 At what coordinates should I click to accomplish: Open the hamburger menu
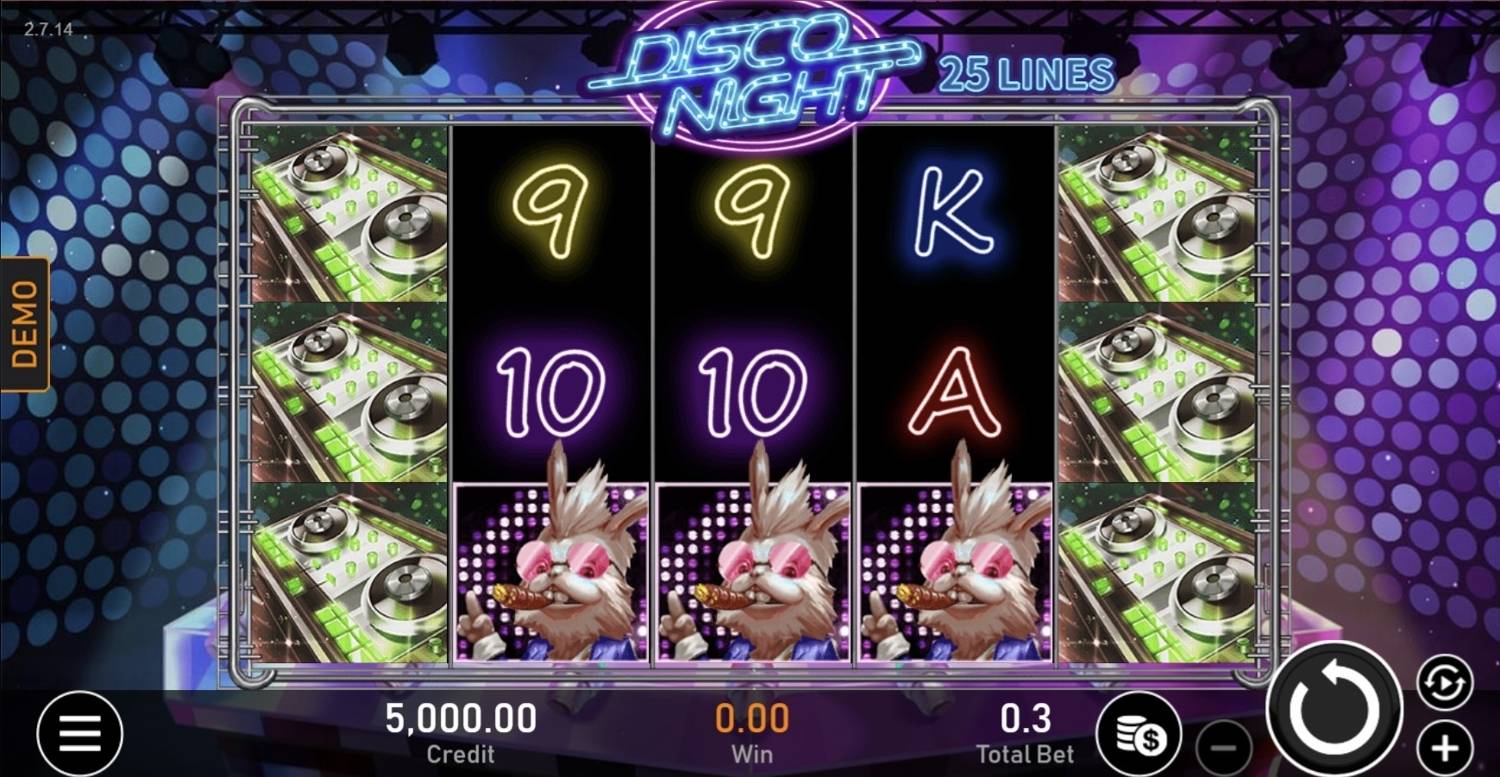click(x=80, y=735)
